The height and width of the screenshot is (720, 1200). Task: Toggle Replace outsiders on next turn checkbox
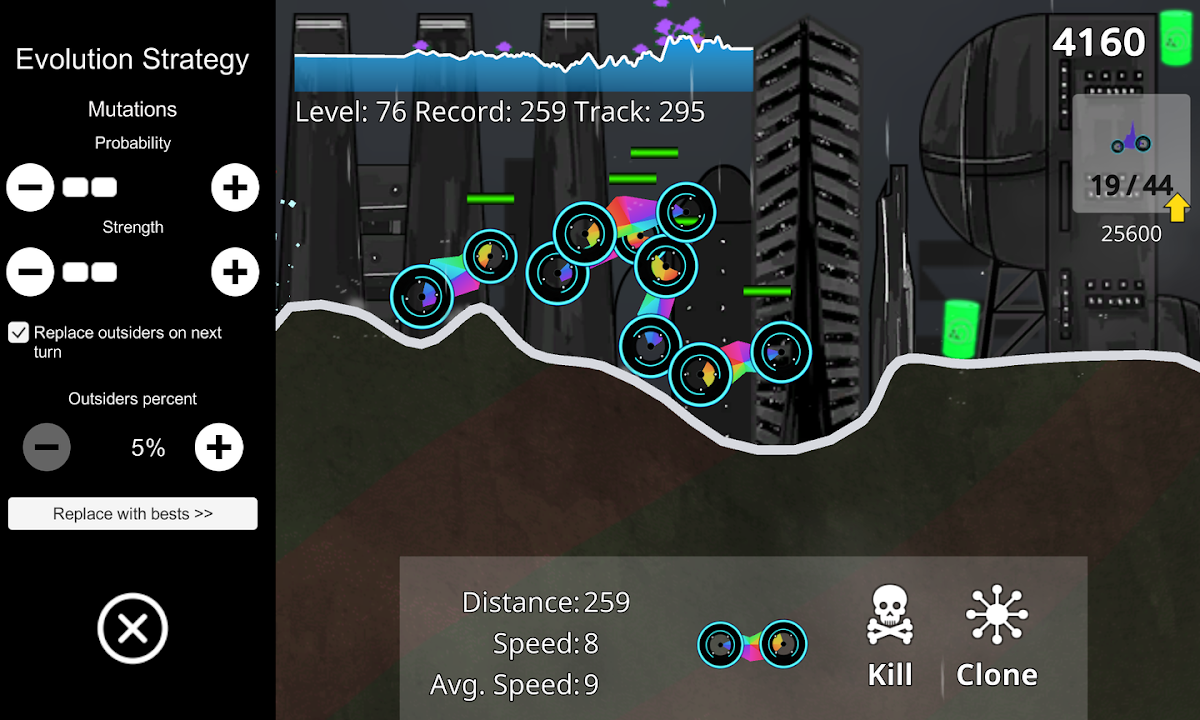click(19, 333)
